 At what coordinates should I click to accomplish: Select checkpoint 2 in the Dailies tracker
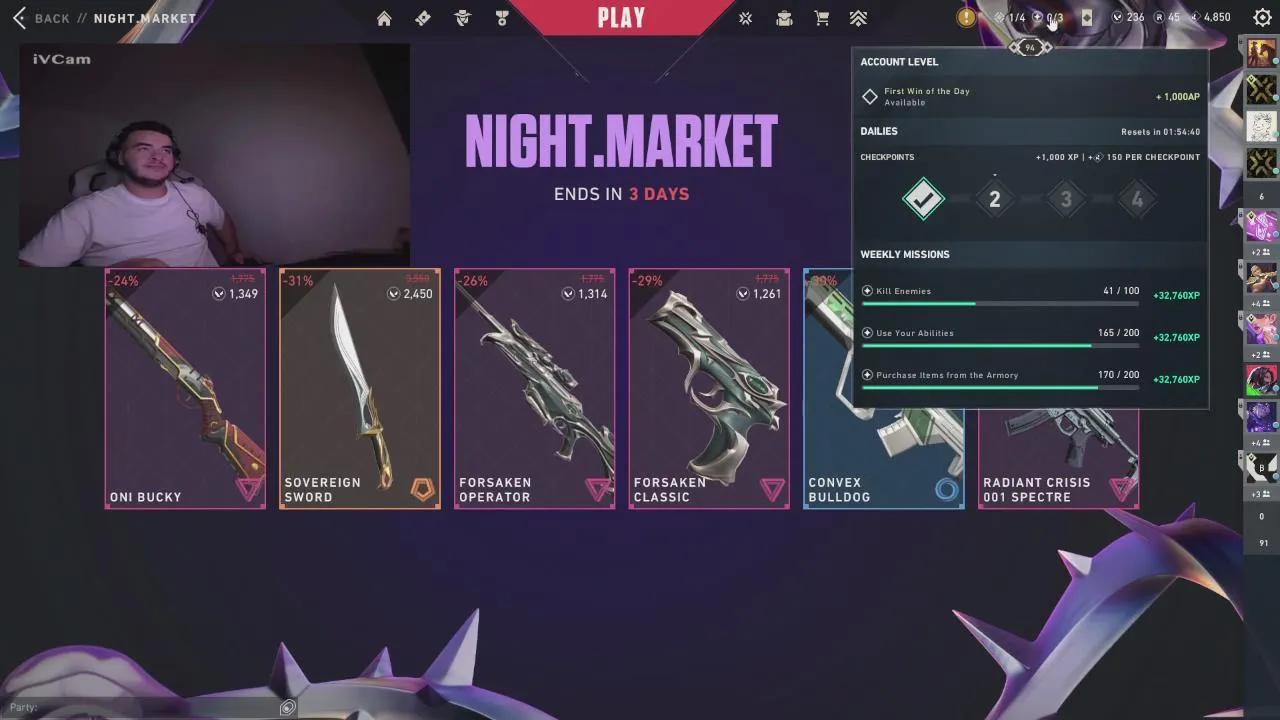point(994,199)
